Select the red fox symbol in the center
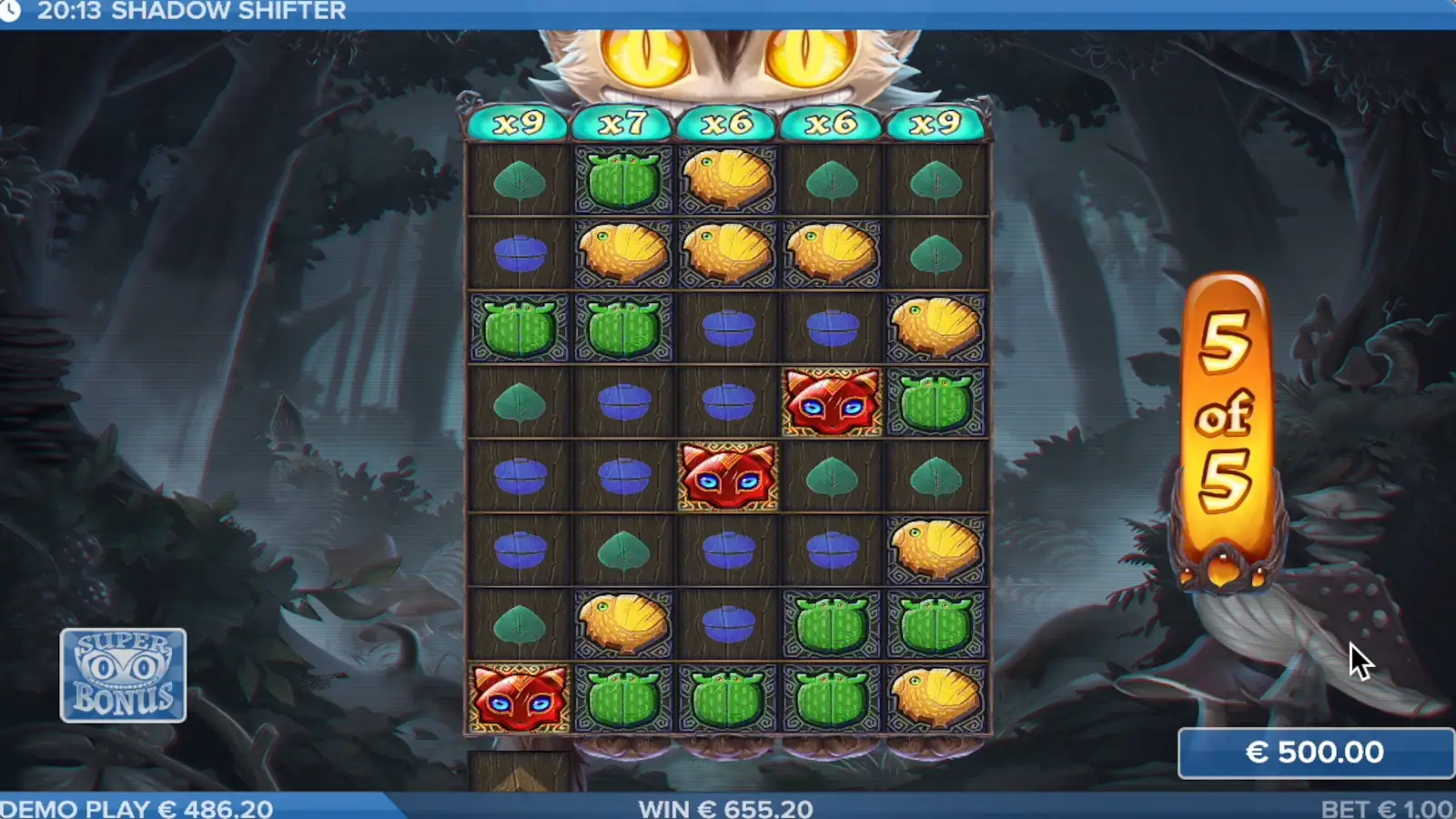This screenshot has width=1456, height=819. point(727,477)
